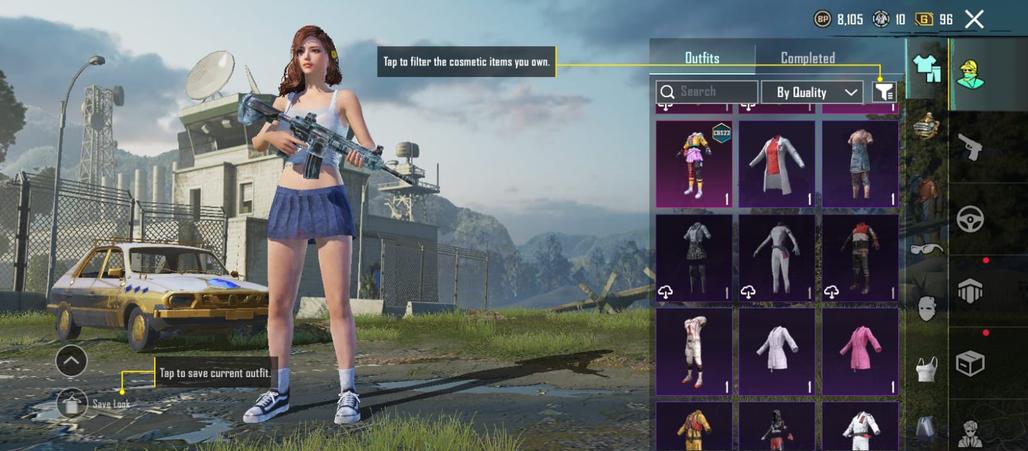Toggle the owned-items filter funnel icon
Screen dimensions: 1028x451
click(x=884, y=92)
